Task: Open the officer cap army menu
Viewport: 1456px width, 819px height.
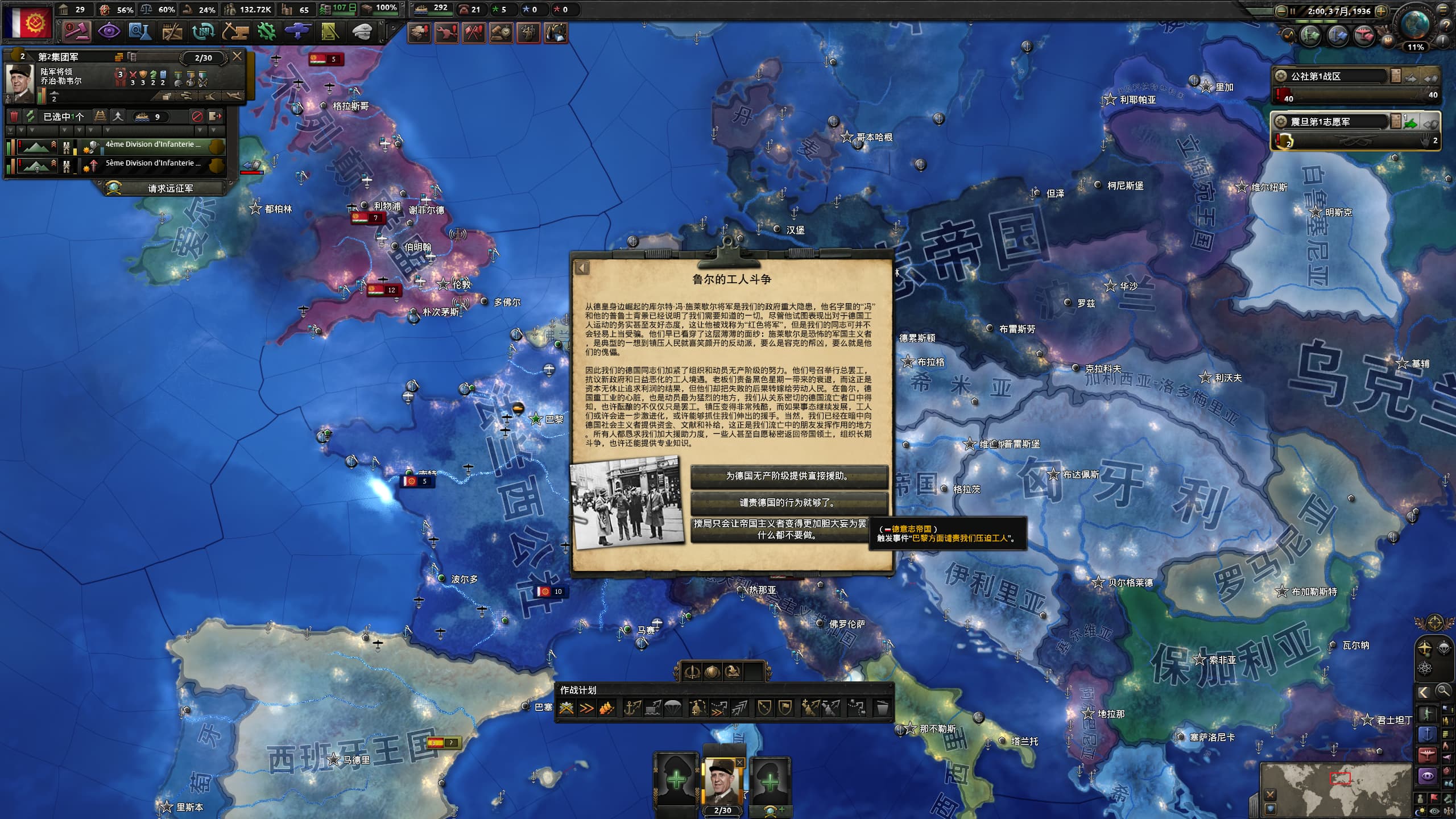Action: [x=361, y=31]
